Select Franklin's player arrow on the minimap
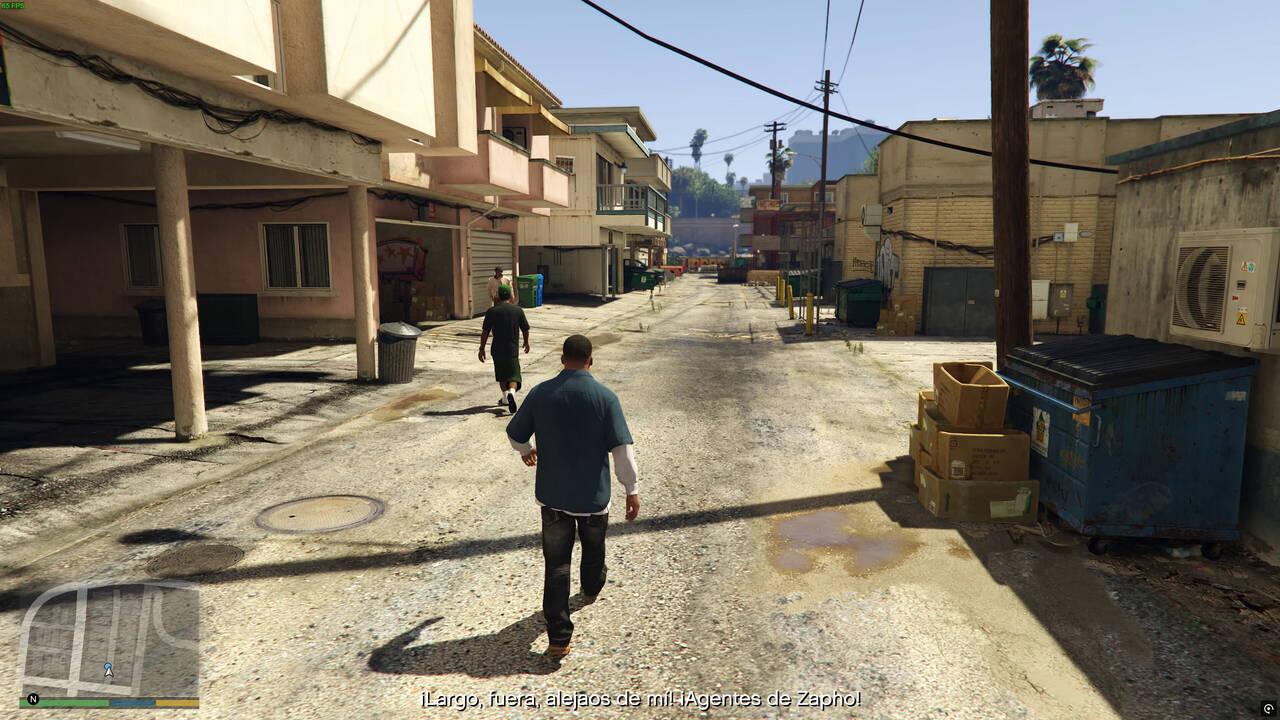1280x720 pixels. pos(108,672)
